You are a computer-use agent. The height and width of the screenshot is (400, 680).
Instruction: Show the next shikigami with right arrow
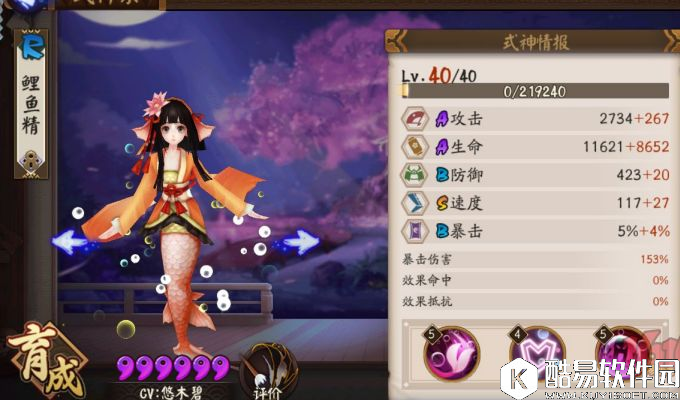[x=301, y=241]
